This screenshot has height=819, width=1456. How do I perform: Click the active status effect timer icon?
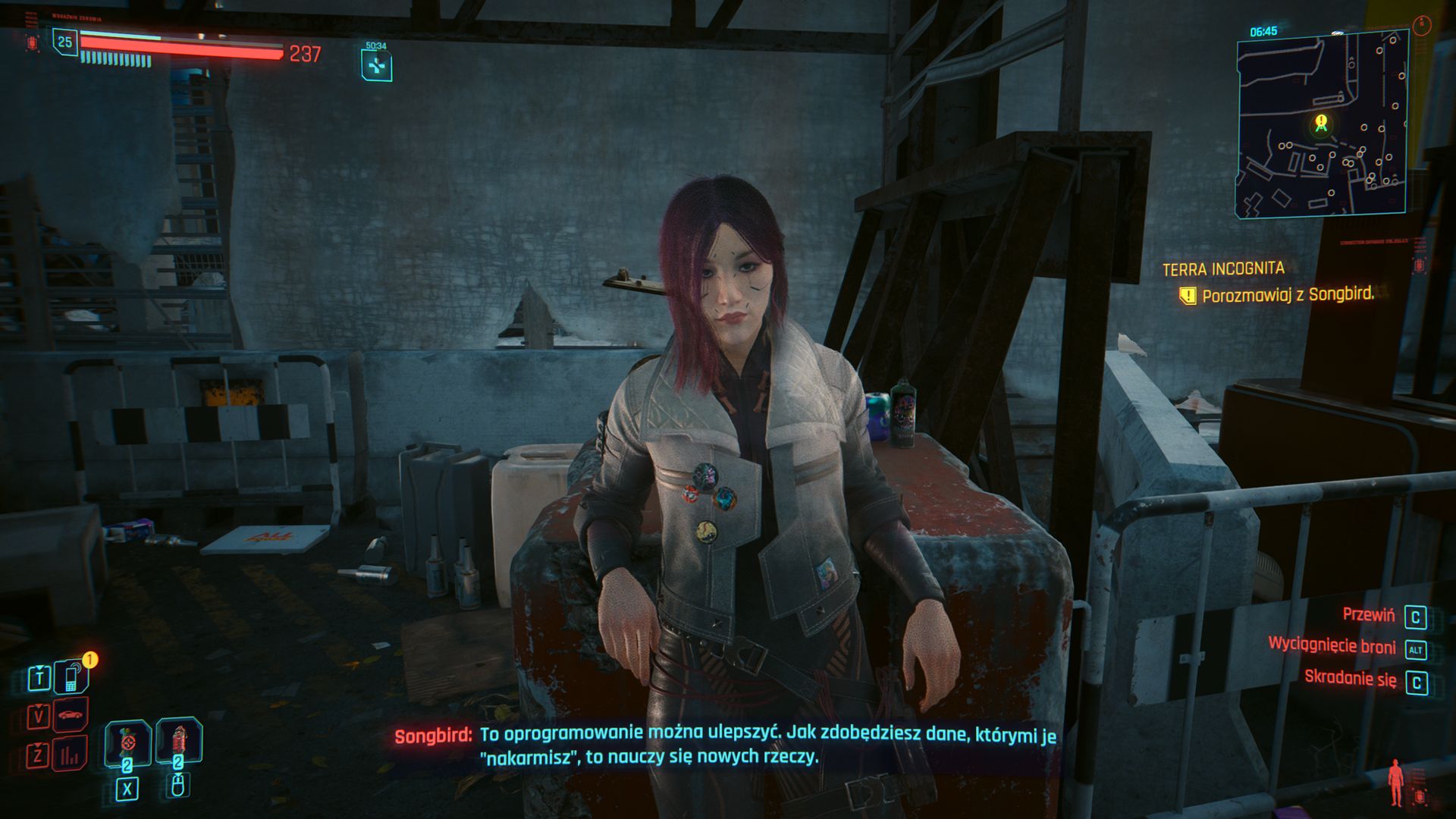click(376, 66)
